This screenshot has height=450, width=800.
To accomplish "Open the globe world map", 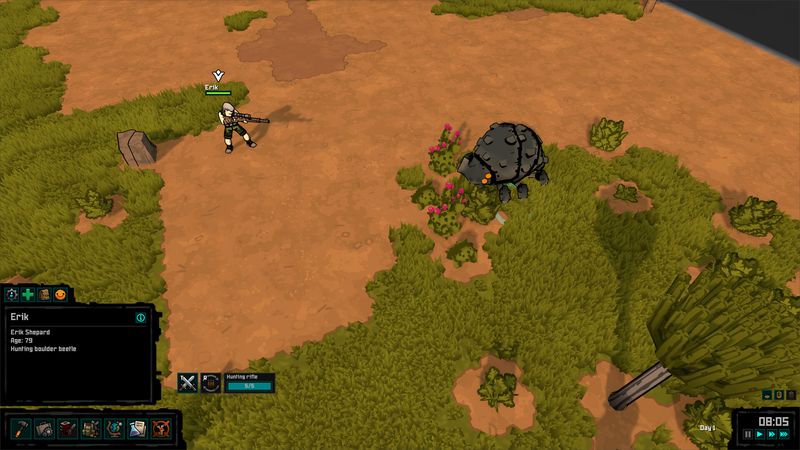I will (113, 429).
